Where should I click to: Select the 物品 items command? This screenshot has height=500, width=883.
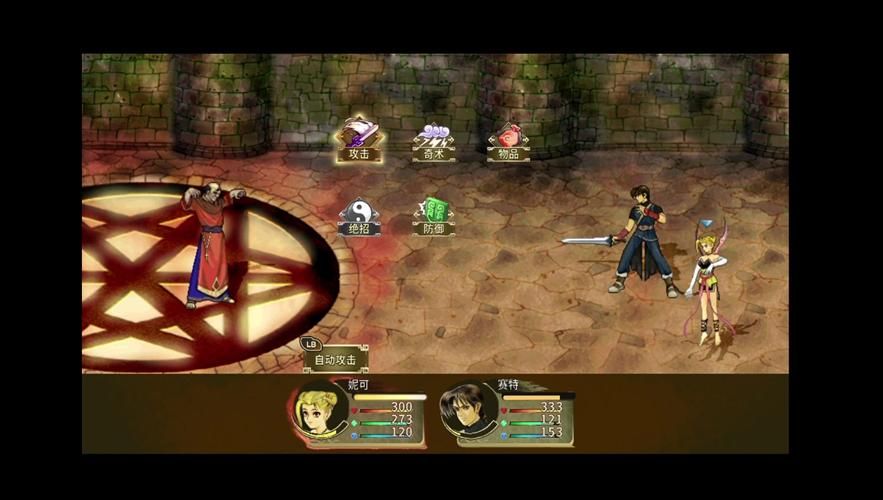click(x=508, y=142)
